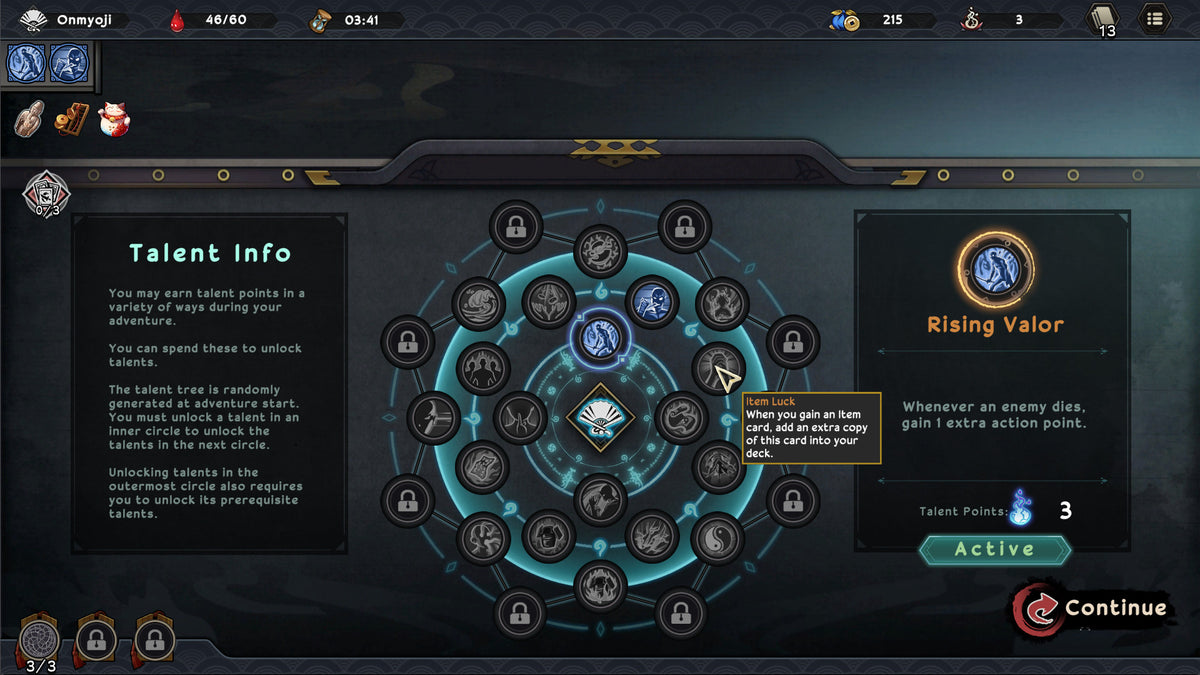Click the Active talent button
Image resolution: width=1200 pixels, height=675 pixels.
tap(994, 549)
